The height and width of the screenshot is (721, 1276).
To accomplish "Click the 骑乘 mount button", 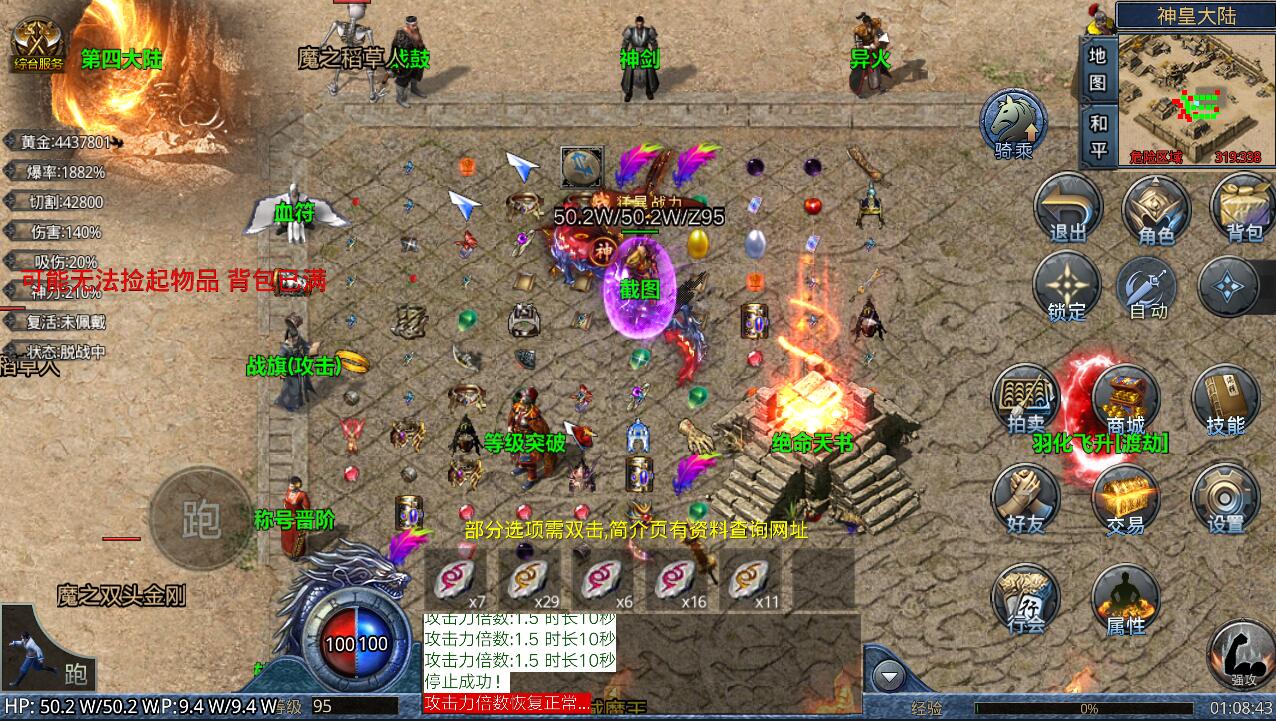I will click(x=1012, y=124).
